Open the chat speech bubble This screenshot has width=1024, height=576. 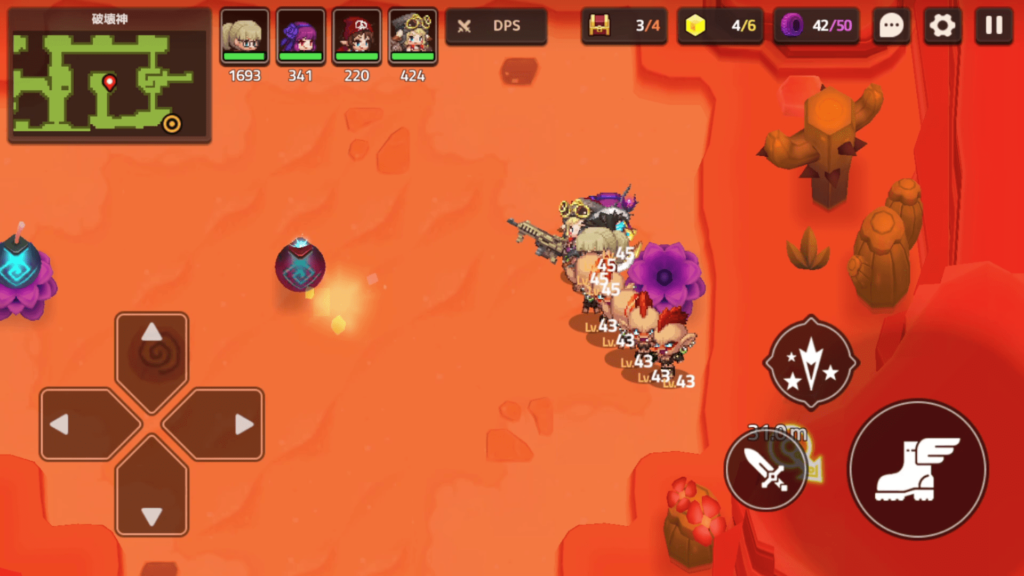(890, 27)
